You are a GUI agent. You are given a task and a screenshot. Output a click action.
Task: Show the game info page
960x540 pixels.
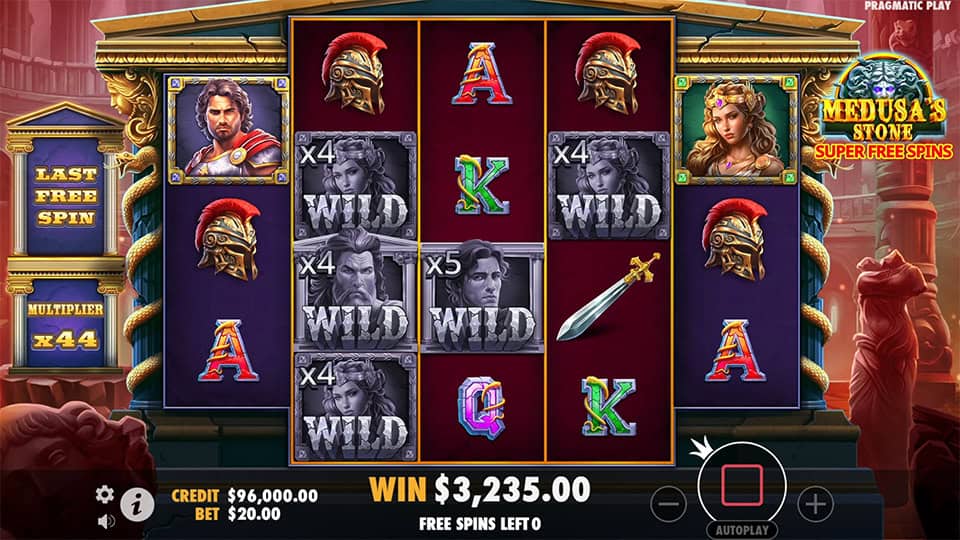click(x=137, y=505)
